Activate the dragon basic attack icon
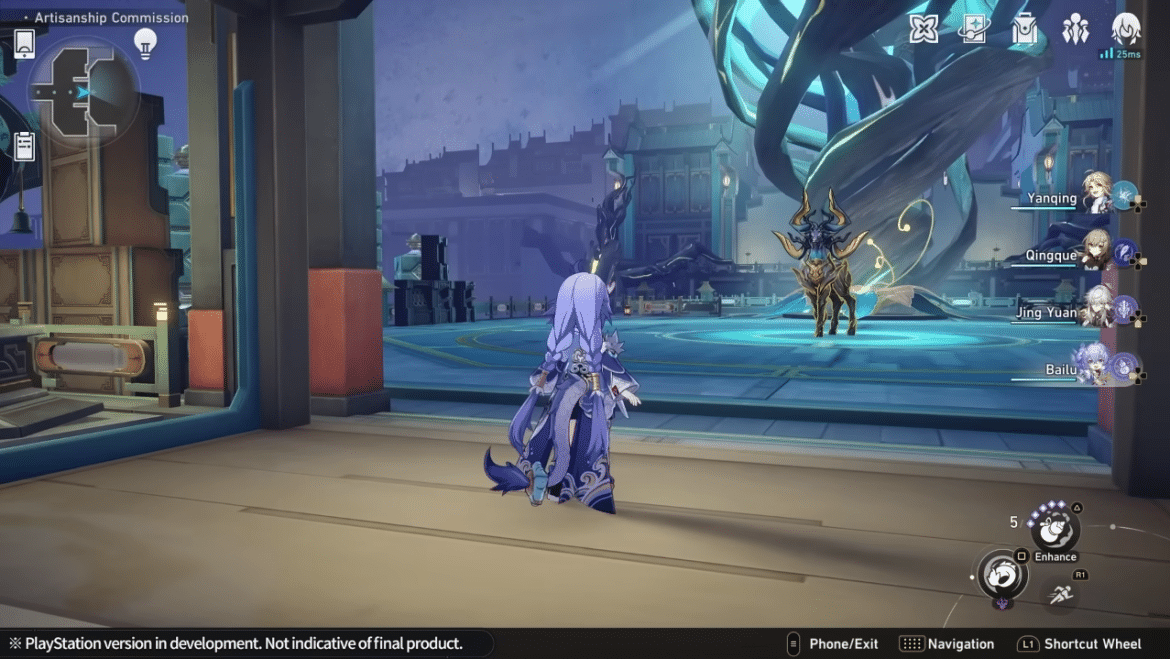The width and height of the screenshot is (1170, 659). [1001, 575]
